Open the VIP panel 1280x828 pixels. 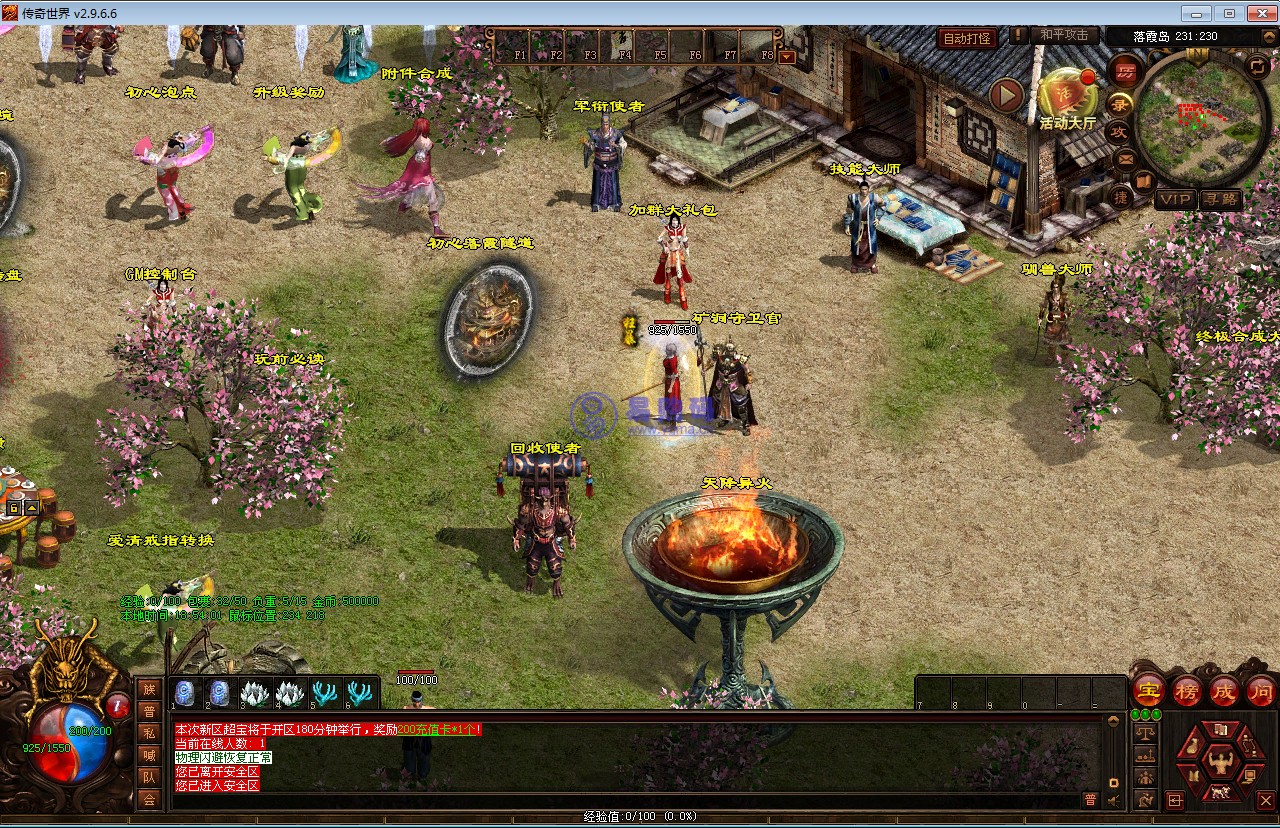click(1176, 199)
